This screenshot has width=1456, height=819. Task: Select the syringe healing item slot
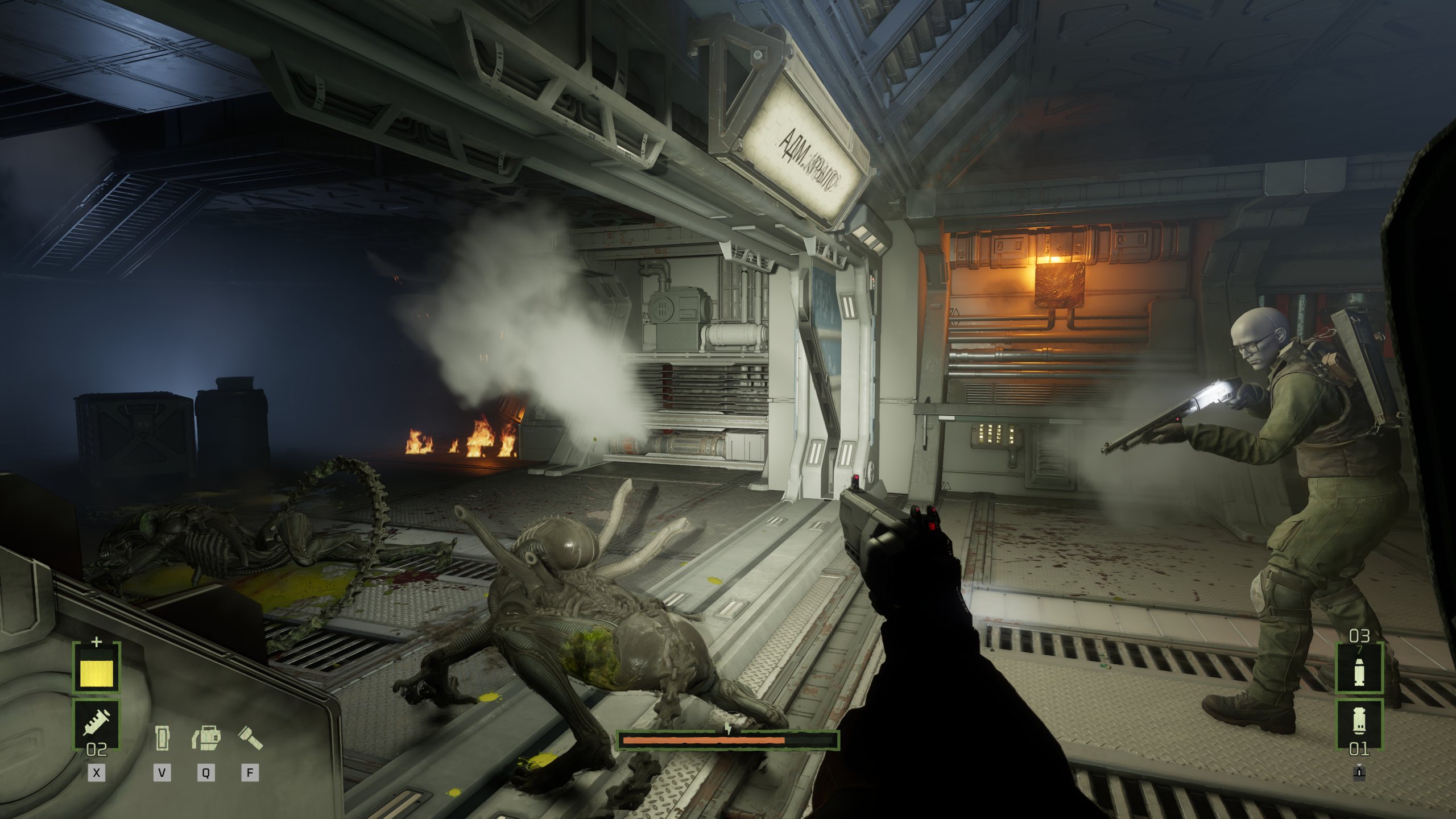[96, 723]
